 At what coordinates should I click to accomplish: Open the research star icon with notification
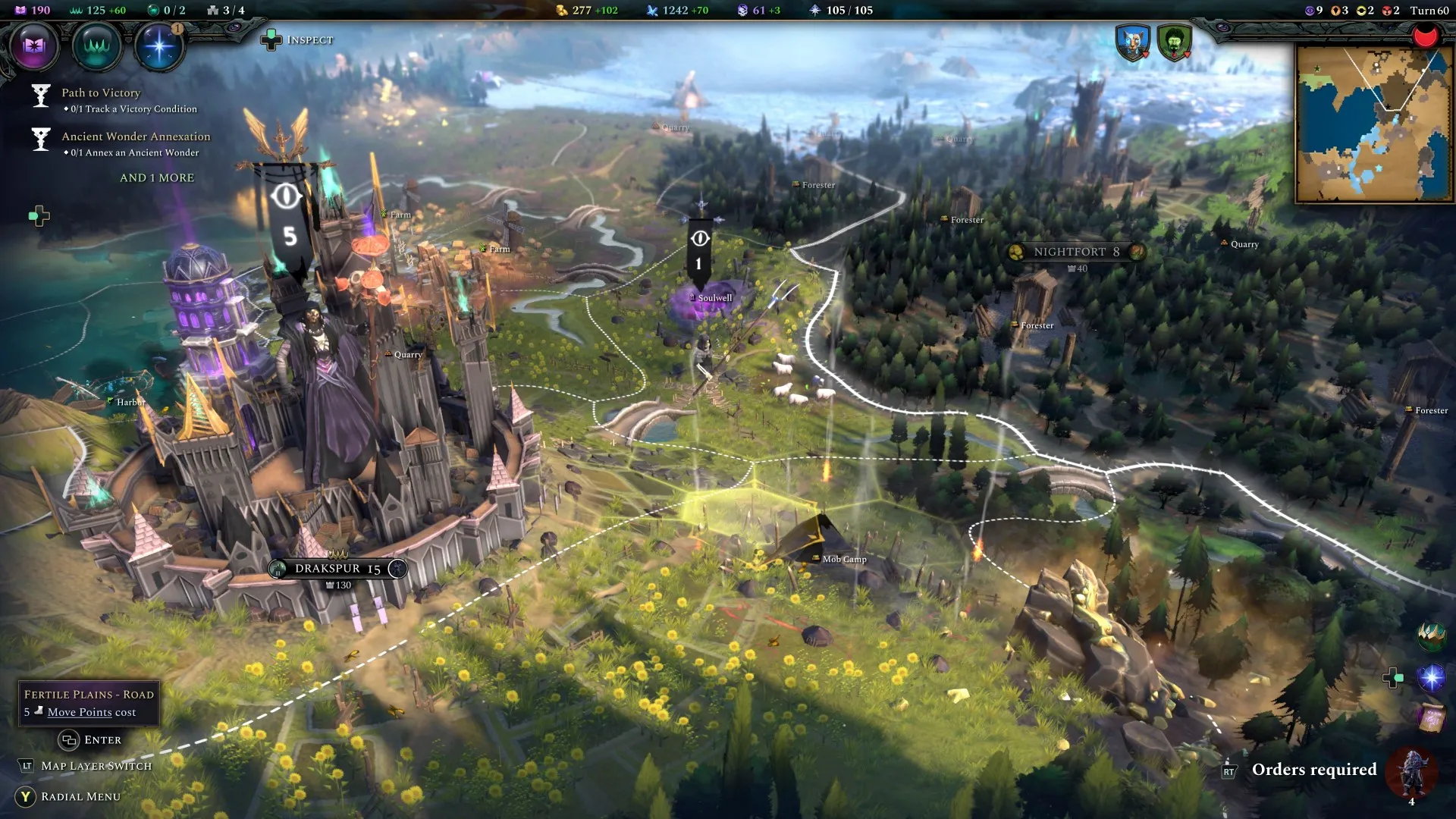click(x=159, y=46)
